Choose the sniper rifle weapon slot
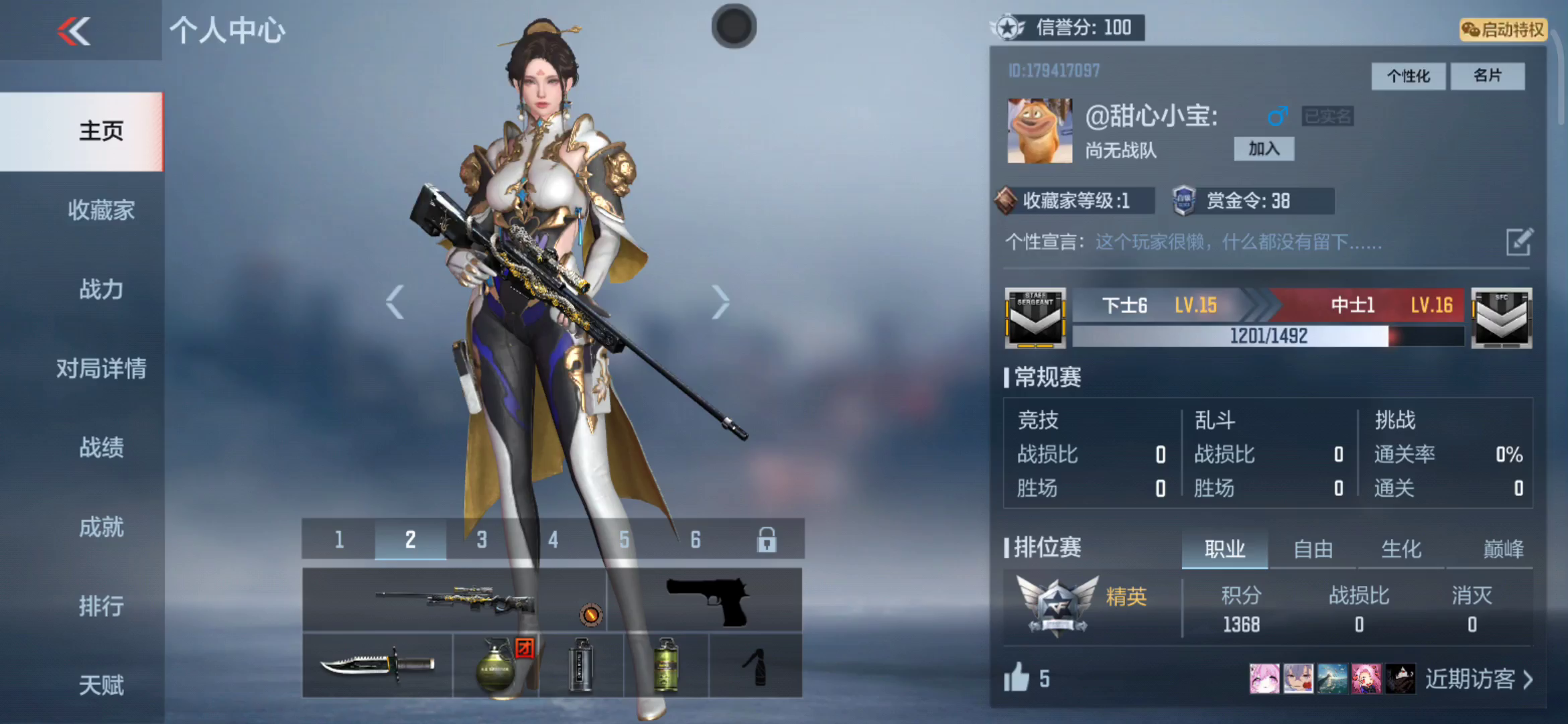Image resolution: width=1568 pixels, height=724 pixels. pos(454,599)
